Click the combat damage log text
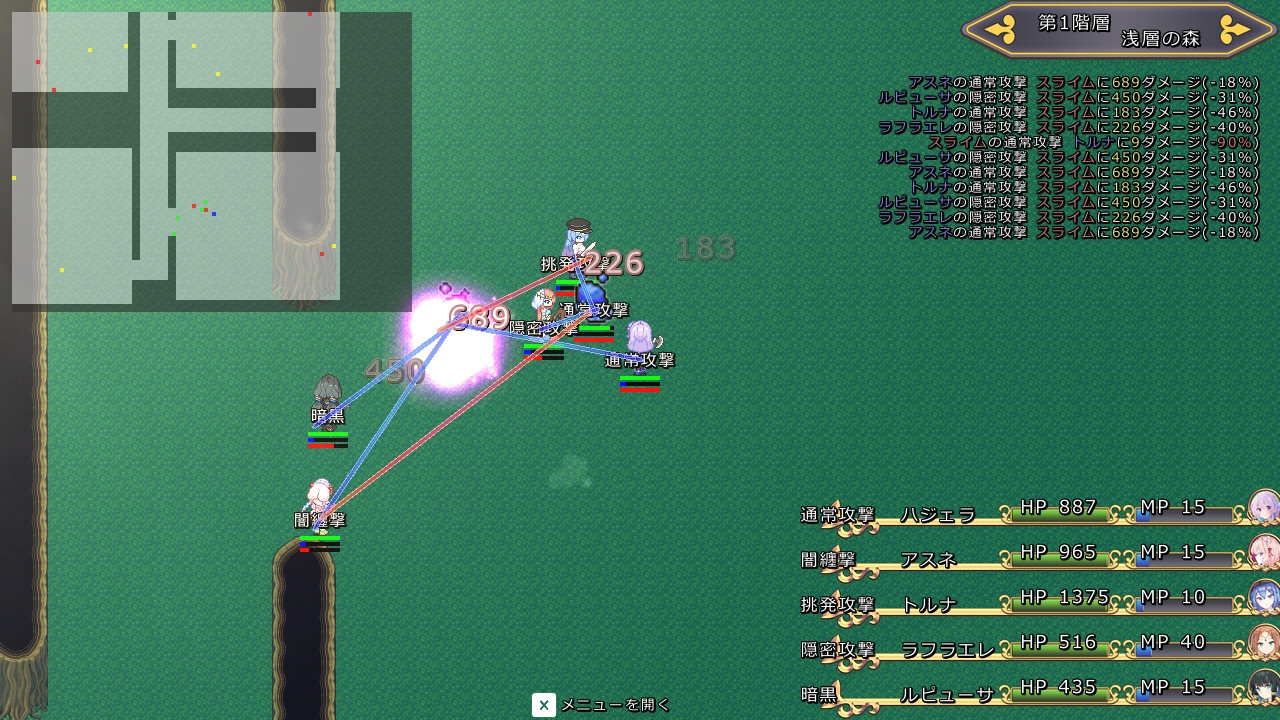The width and height of the screenshot is (1280, 720). pos(1068,157)
